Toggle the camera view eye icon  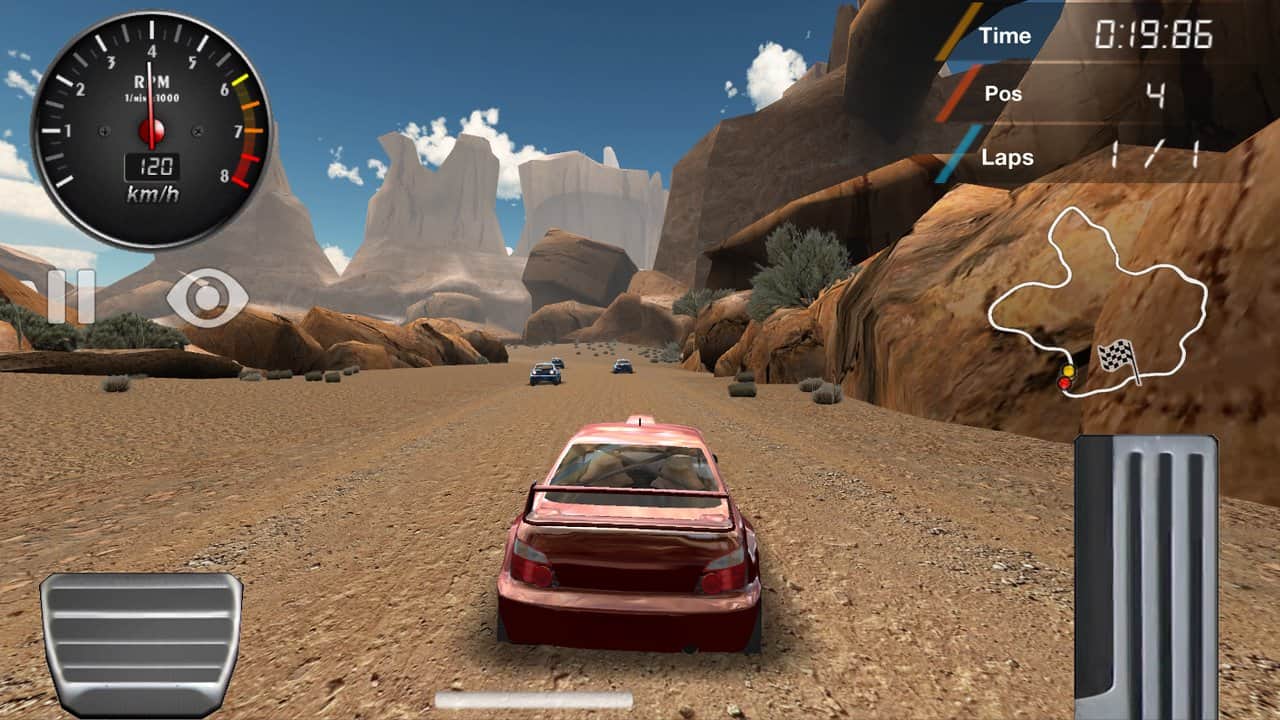208,297
